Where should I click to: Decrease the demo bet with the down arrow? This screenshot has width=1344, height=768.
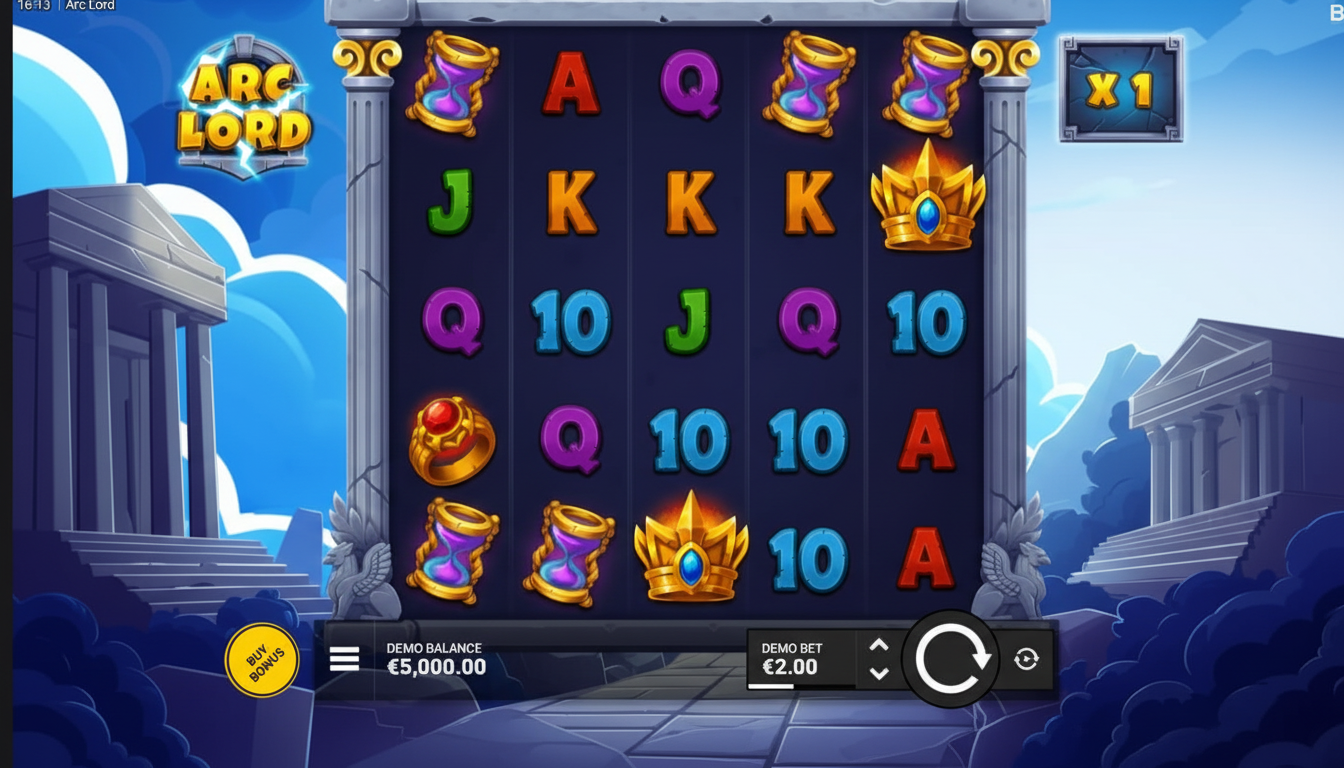879,673
